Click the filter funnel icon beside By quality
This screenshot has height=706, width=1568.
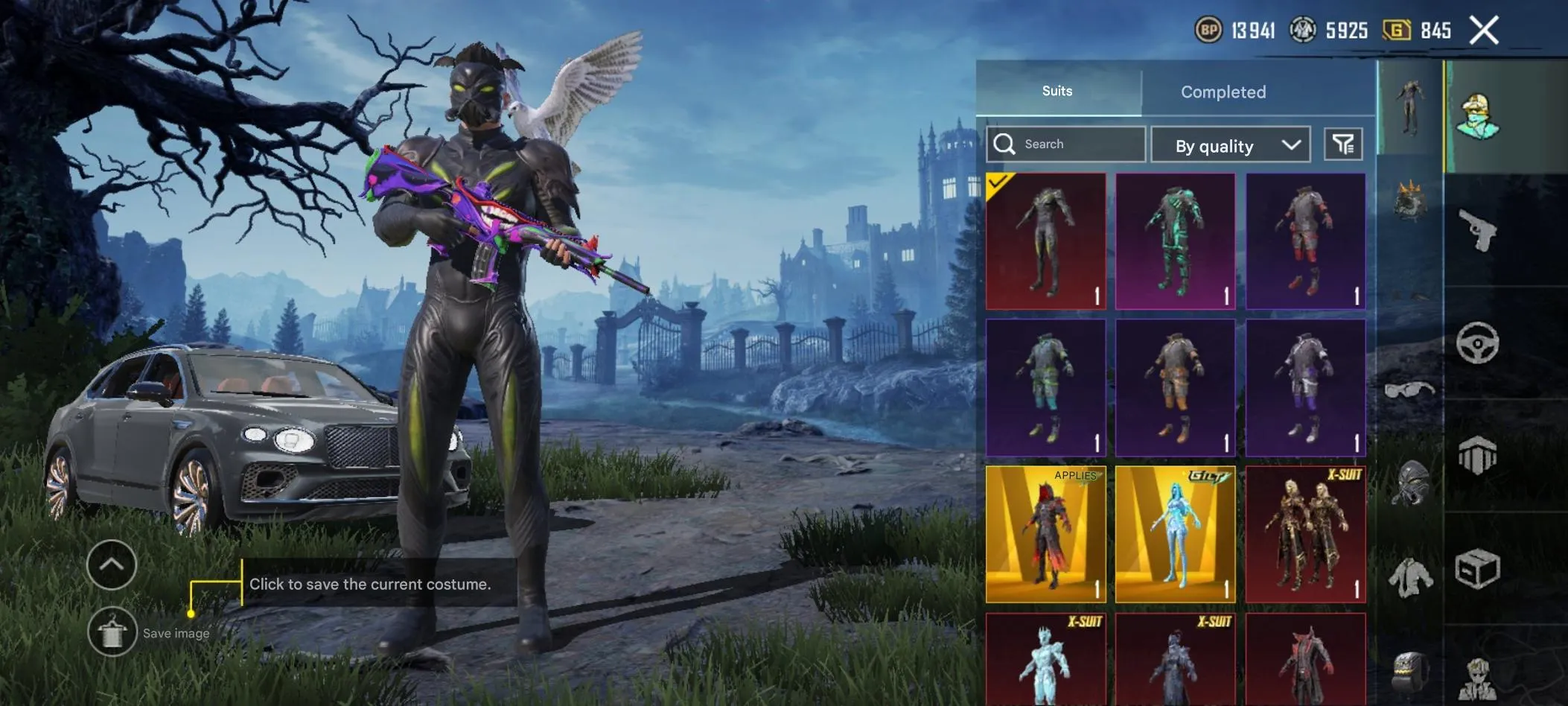pyautogui.click(x=1342, y=144)
